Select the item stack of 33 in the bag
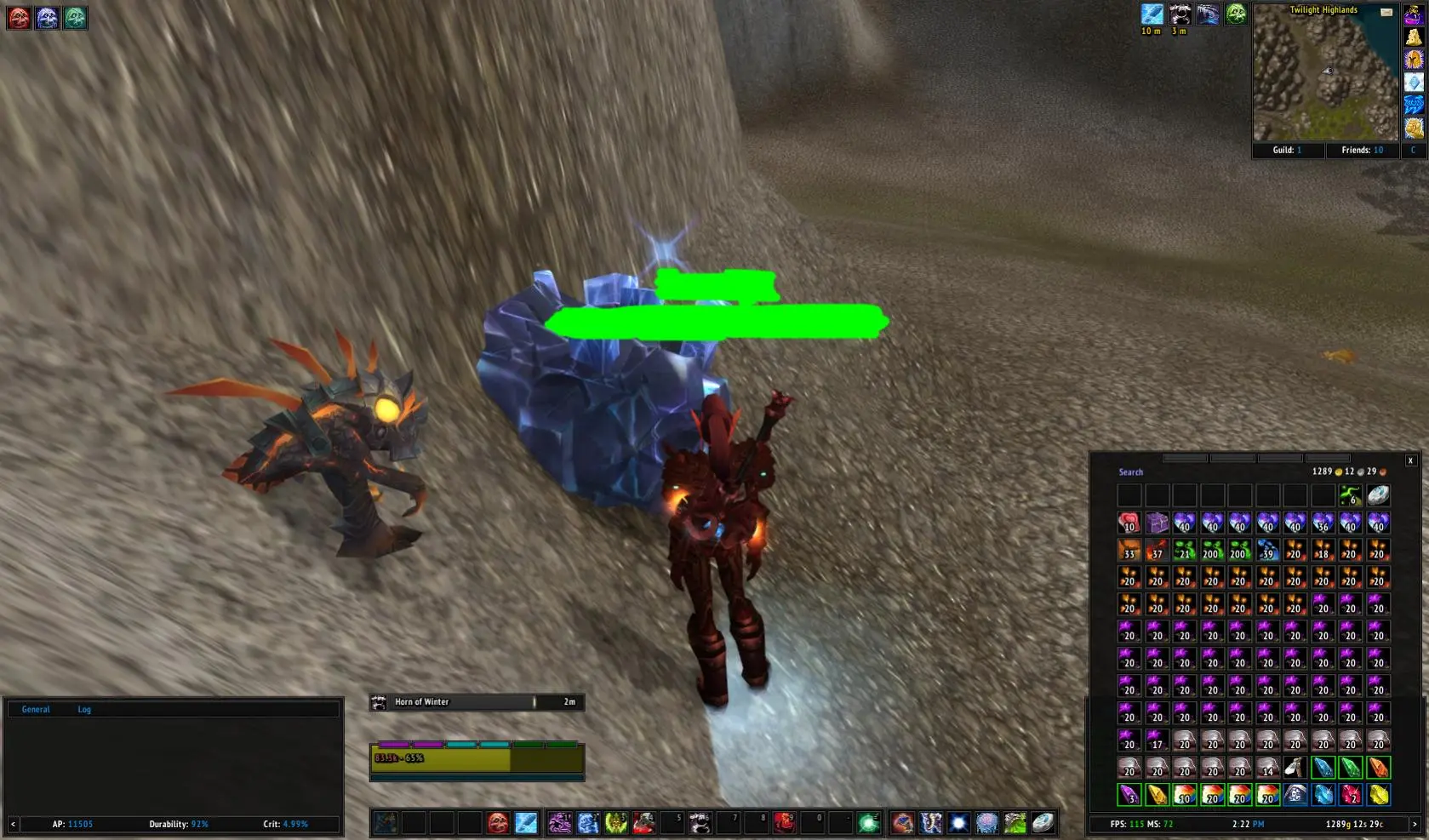Viewport: 1429px width, 840px height. coord(1129,550)
